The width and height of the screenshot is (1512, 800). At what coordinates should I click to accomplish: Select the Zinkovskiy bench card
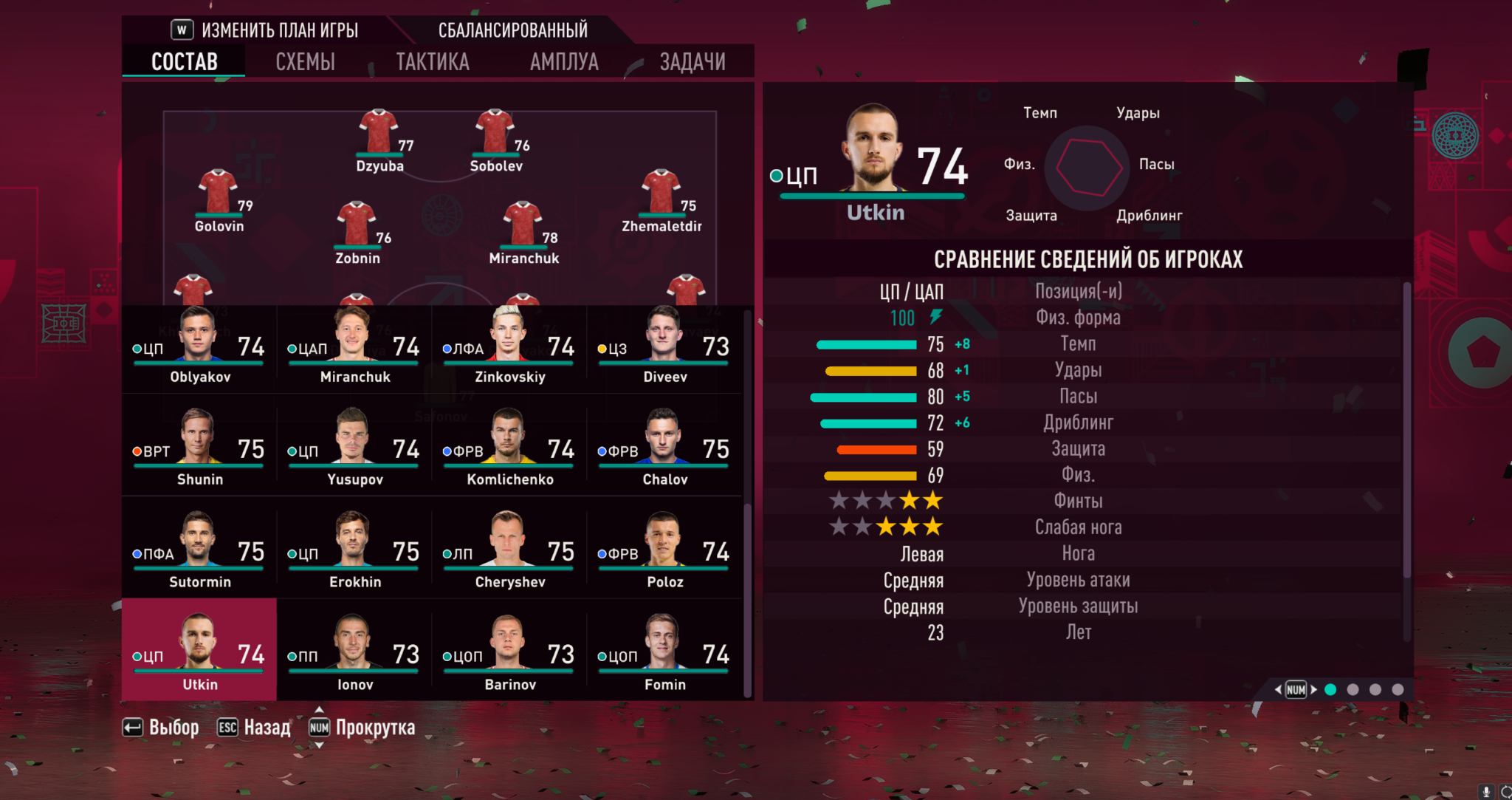coord(509,349)
